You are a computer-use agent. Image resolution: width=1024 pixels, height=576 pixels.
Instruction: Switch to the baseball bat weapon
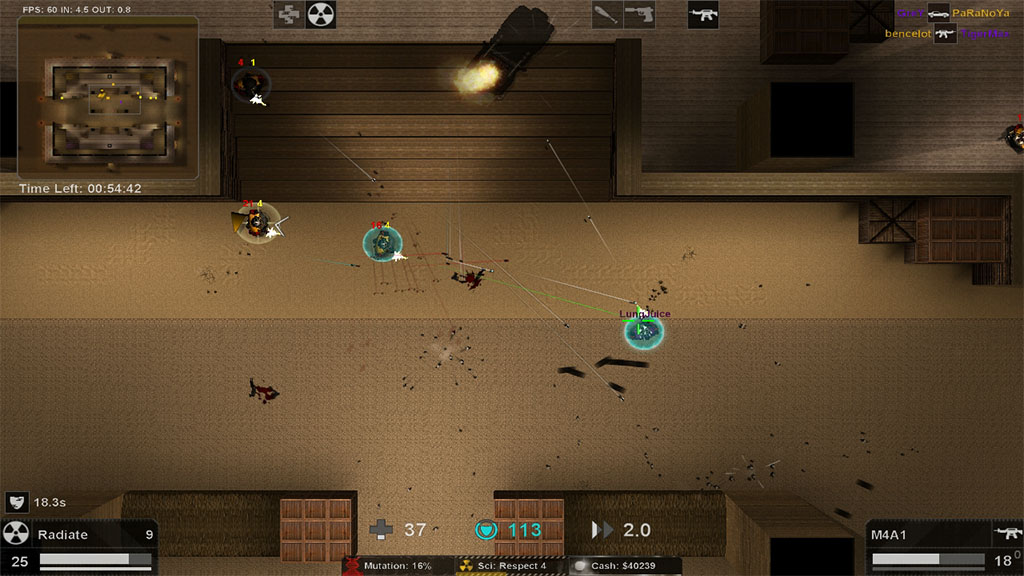pyautogui.click(x=606, y=14)
